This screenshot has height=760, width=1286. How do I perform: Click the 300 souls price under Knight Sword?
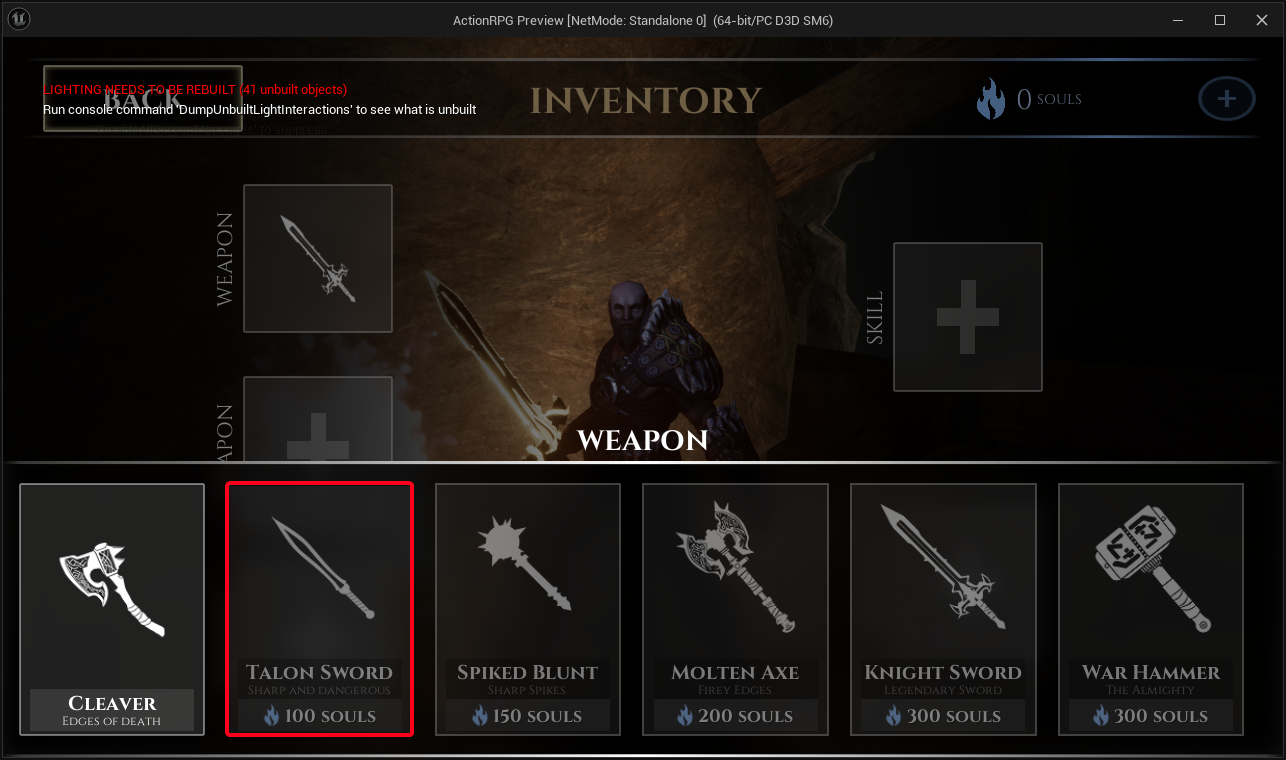click(x=943, y=715)
